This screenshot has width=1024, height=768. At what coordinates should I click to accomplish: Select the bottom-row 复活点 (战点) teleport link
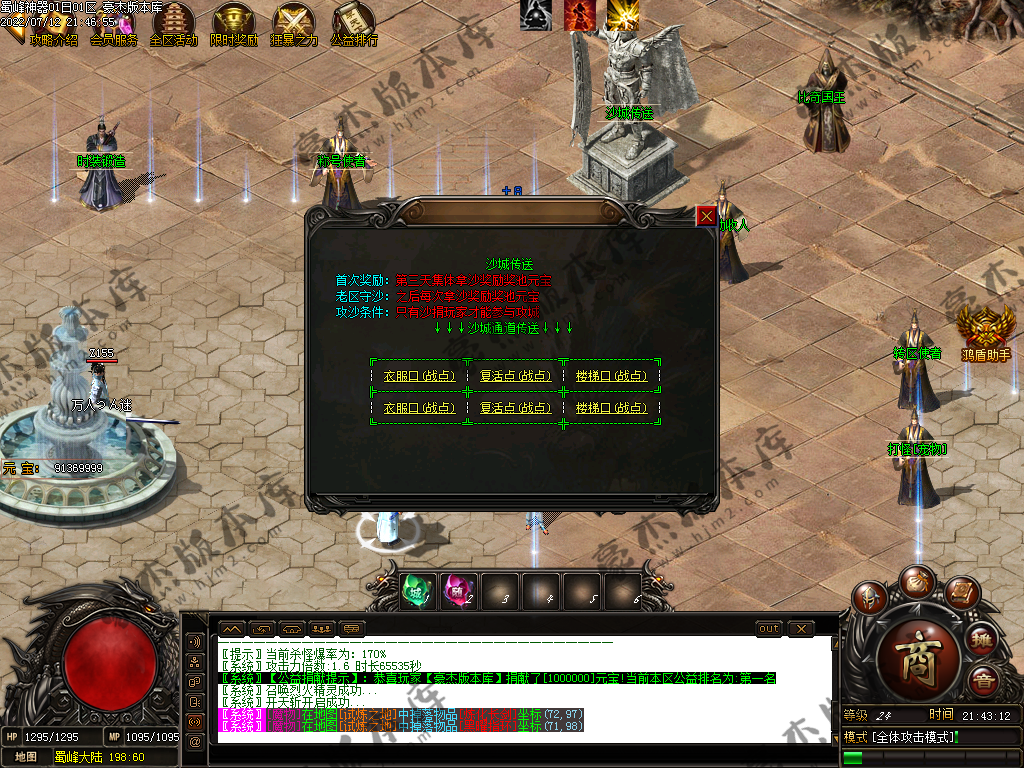(x=515, y=408)
